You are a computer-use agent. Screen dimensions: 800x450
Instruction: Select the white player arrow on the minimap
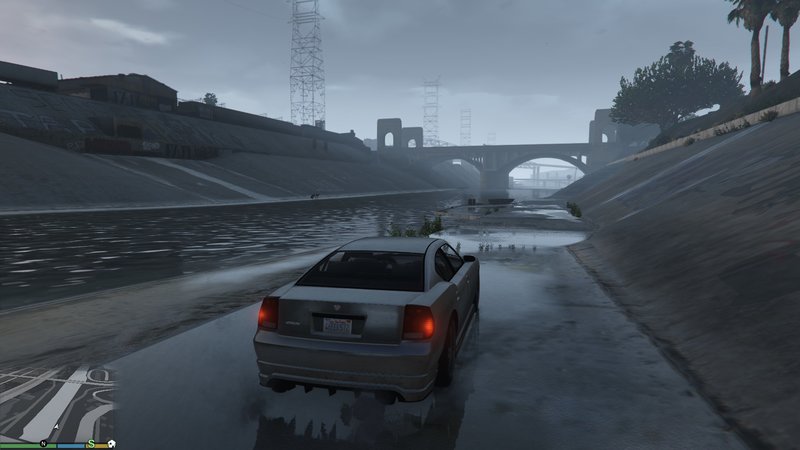click(56, 428)
